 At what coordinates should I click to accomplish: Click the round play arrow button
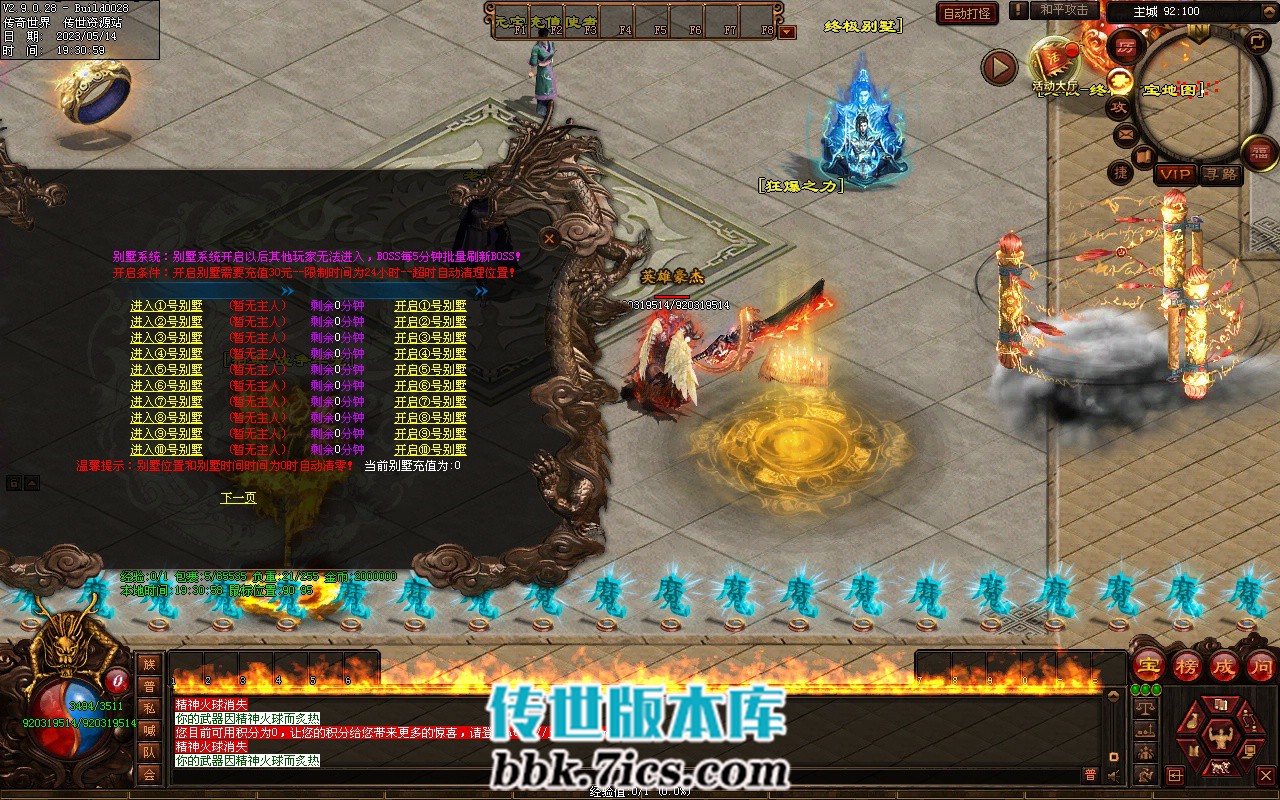pos(999,67)
